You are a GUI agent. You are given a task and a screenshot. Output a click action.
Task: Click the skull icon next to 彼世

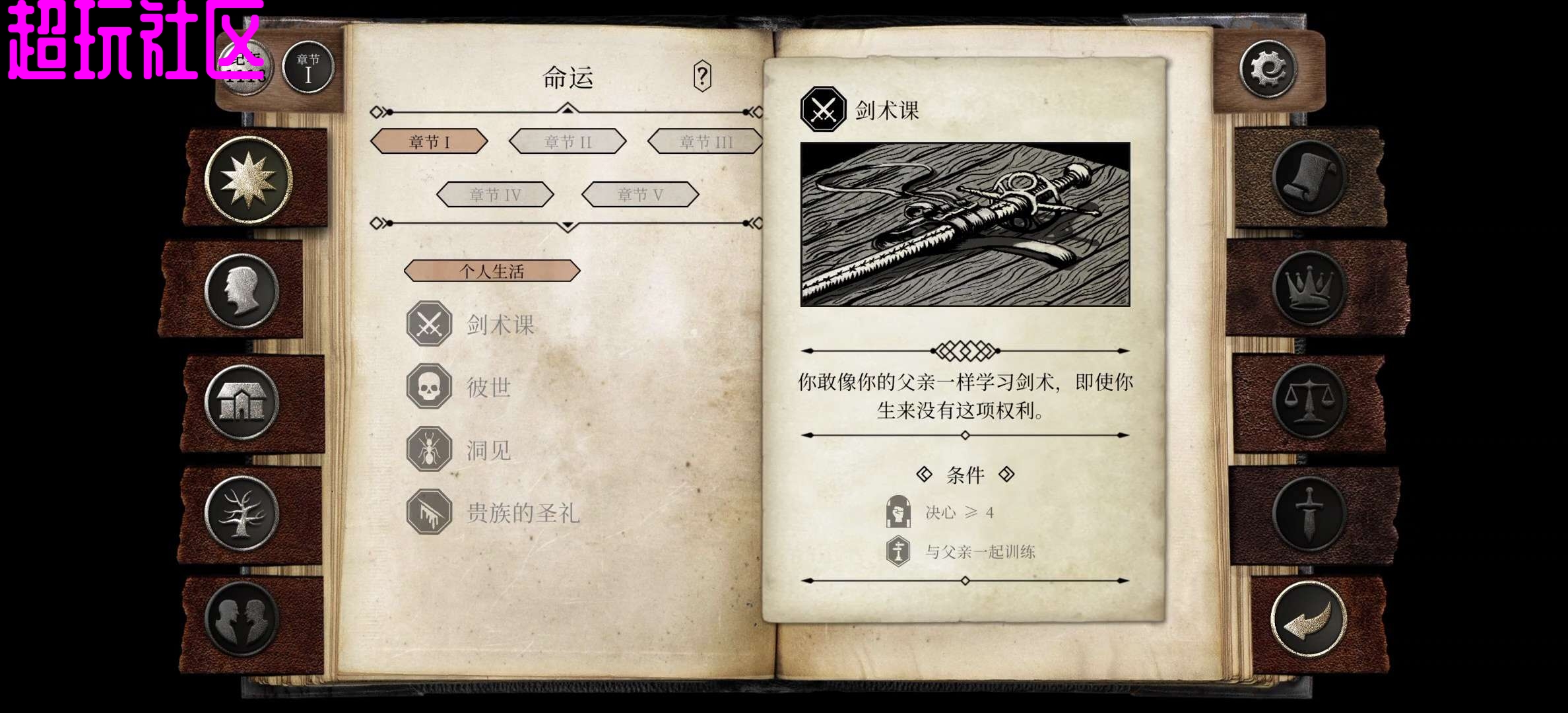point(428,386)
